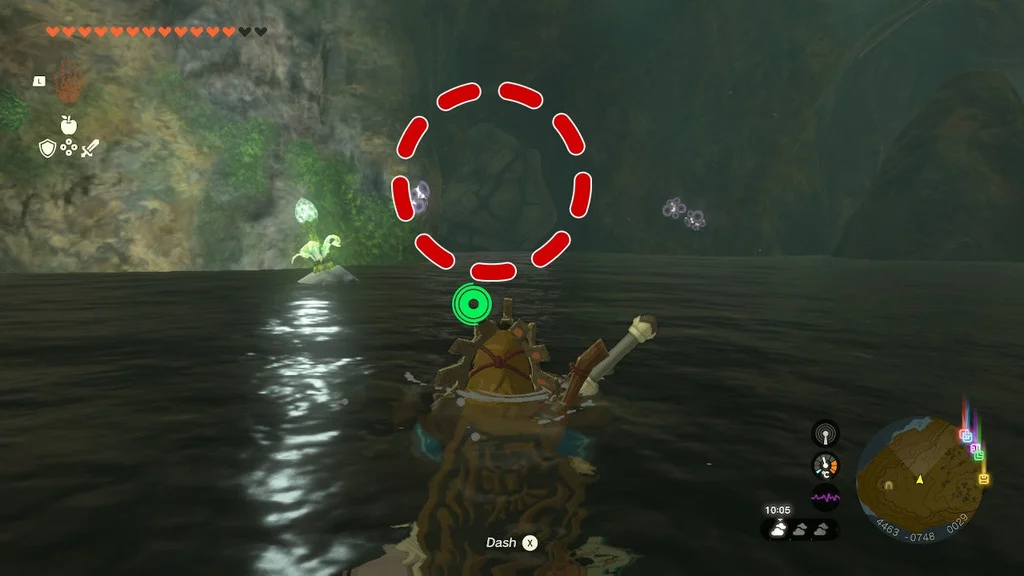Select the green pin on minimap edge
This screenshot has width=1024, height=576.
(978, 455)
